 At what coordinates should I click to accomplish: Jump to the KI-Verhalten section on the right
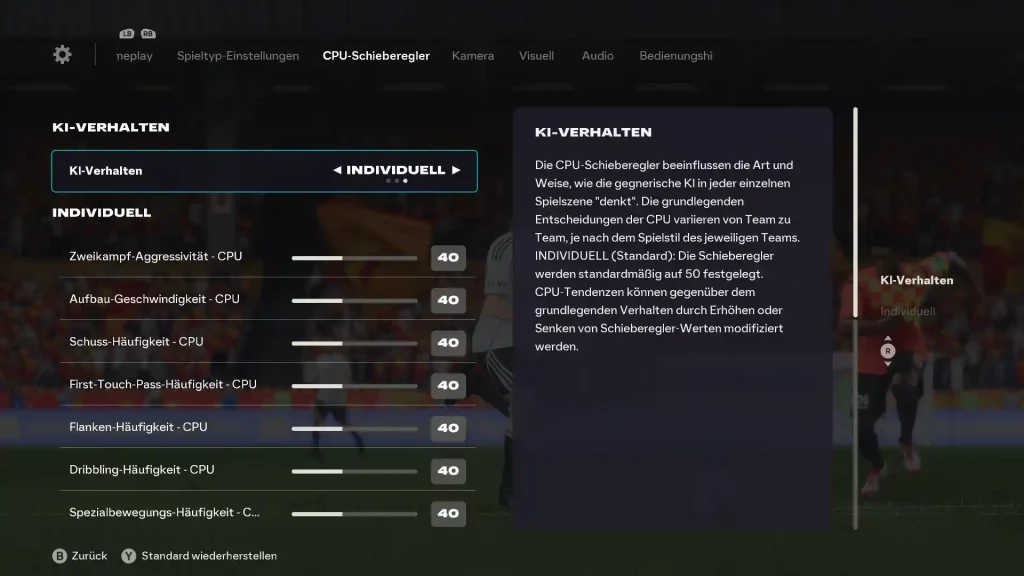click(916, 280)
